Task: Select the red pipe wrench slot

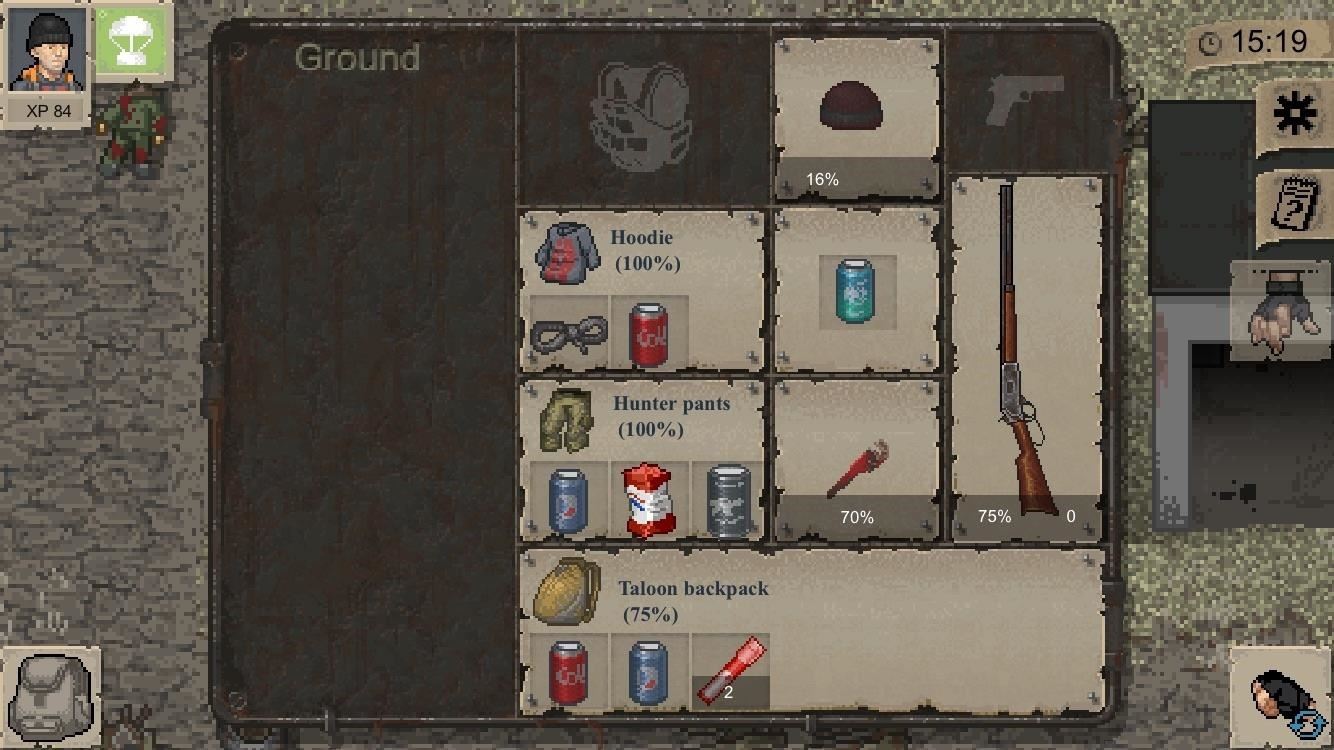Action: 857,462
